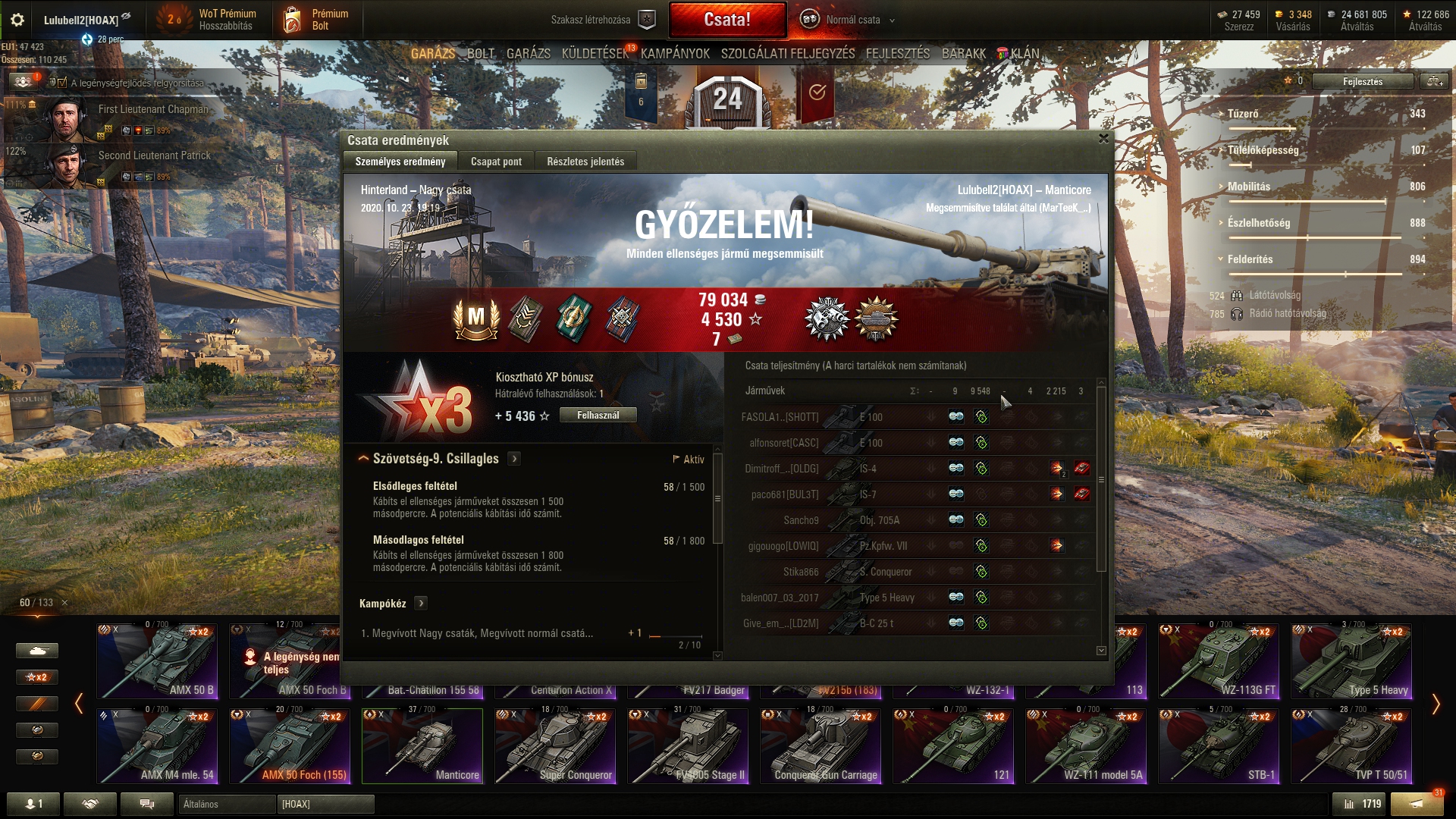1456x819 pixels.
Task: Open the KLÁN clan menu
Action: (1024, 54)
